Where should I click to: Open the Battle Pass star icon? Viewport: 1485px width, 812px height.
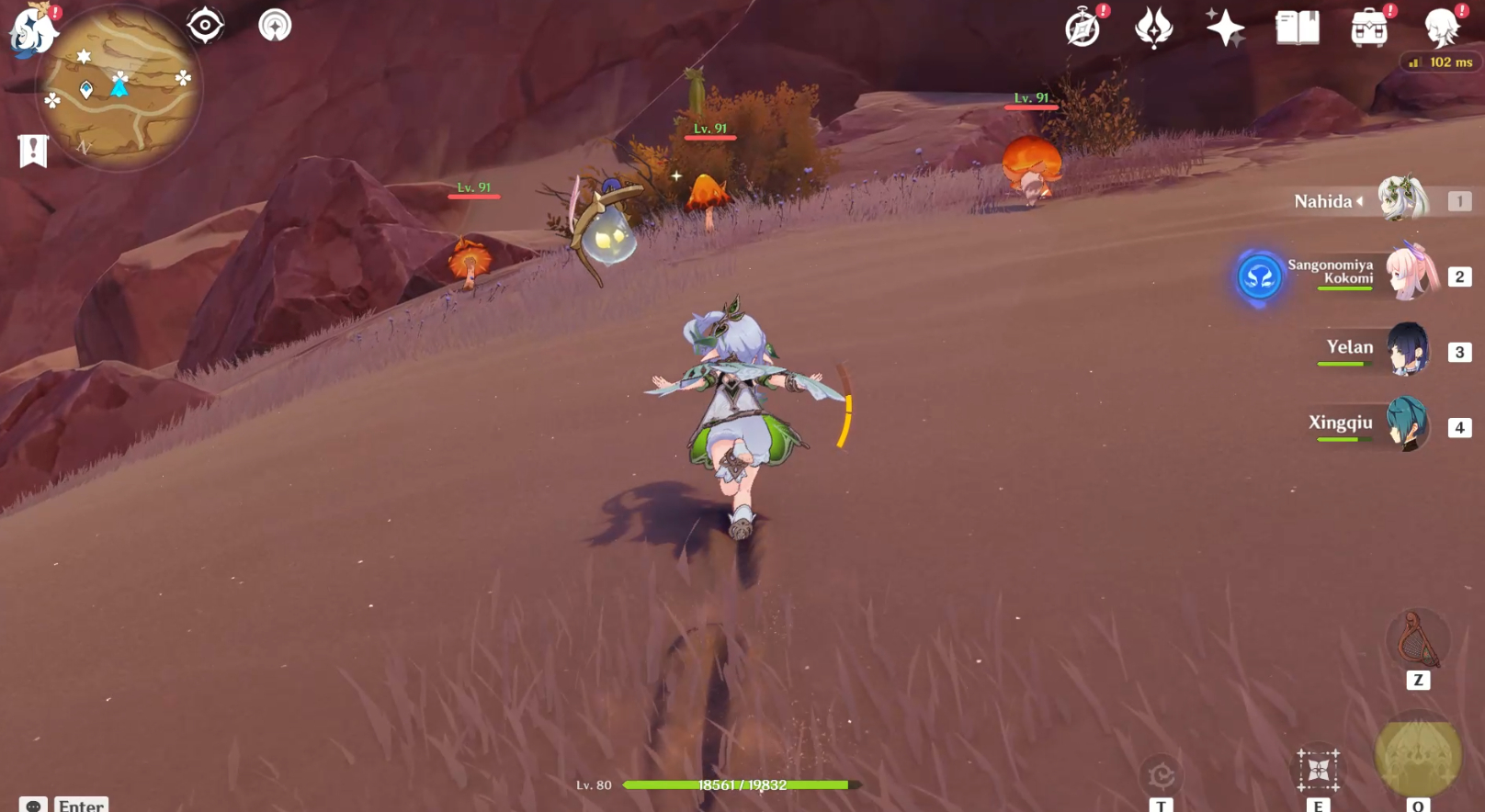pyautogui.click(x=1225, y=28)
